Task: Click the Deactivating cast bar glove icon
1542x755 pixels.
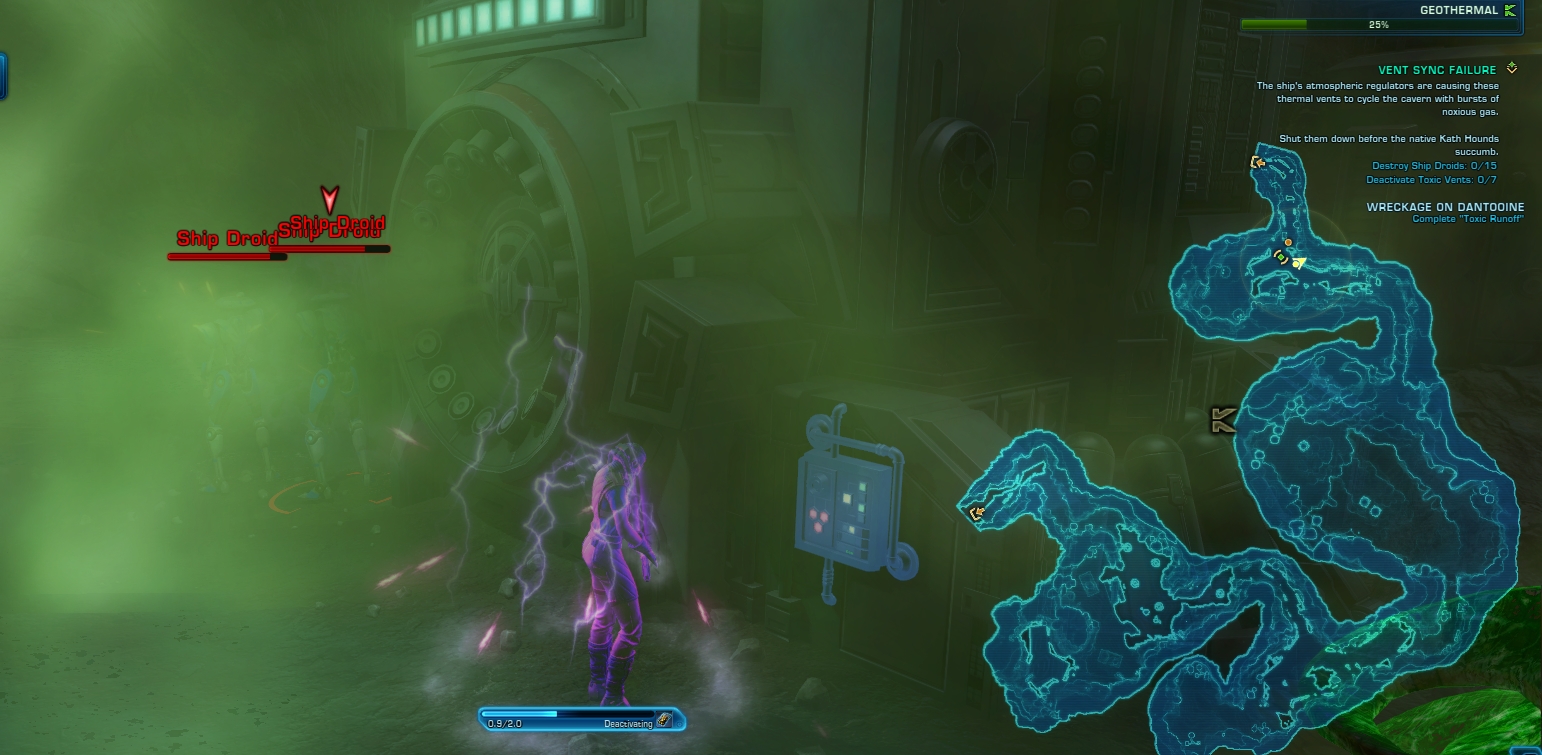Action: pyautogui.click(x=664, y=721)
